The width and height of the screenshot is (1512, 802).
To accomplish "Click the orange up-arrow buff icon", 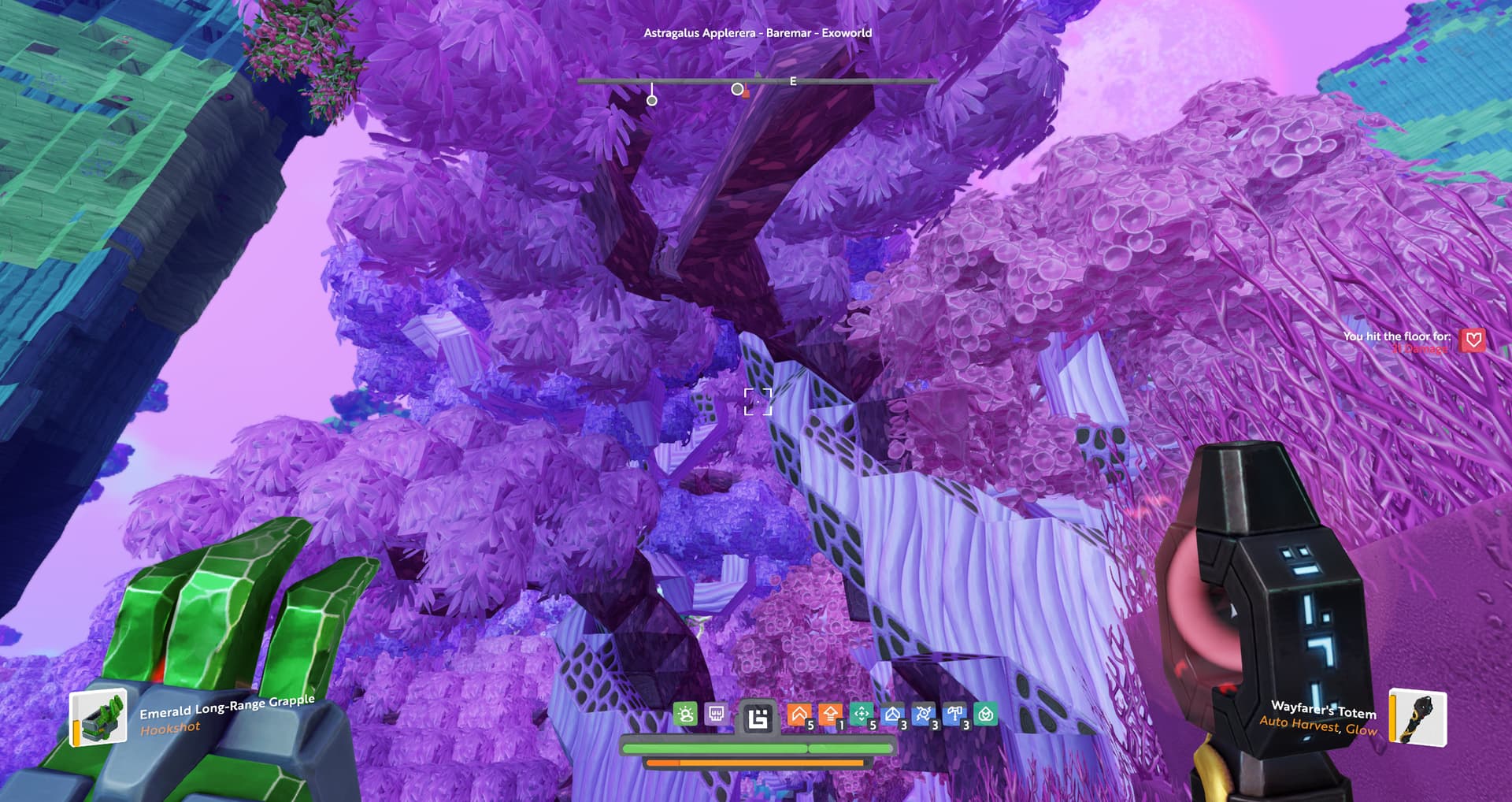I will (x=830, y=715).
